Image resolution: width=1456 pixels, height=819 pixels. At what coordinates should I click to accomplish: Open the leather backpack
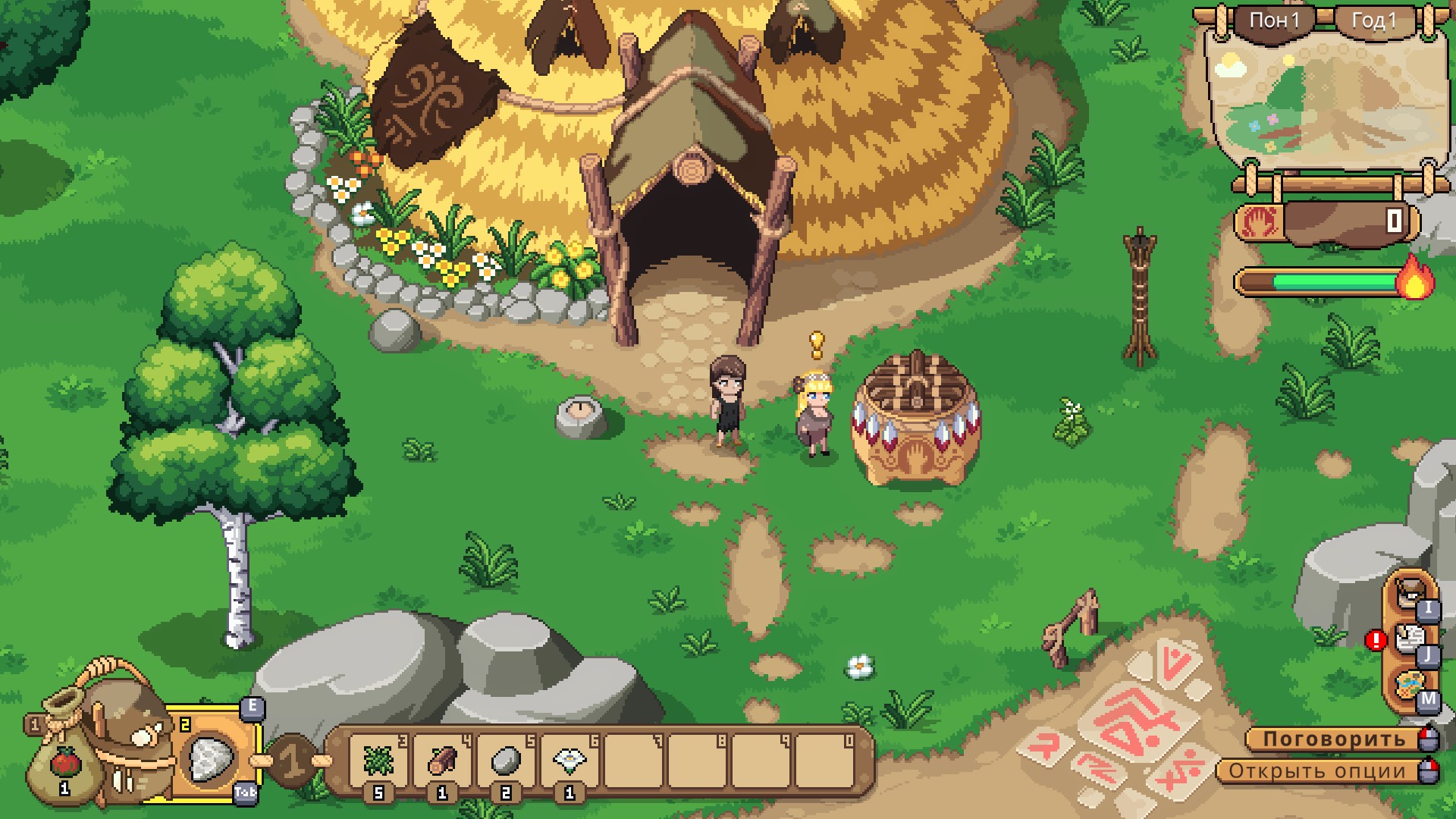(125, 728)
